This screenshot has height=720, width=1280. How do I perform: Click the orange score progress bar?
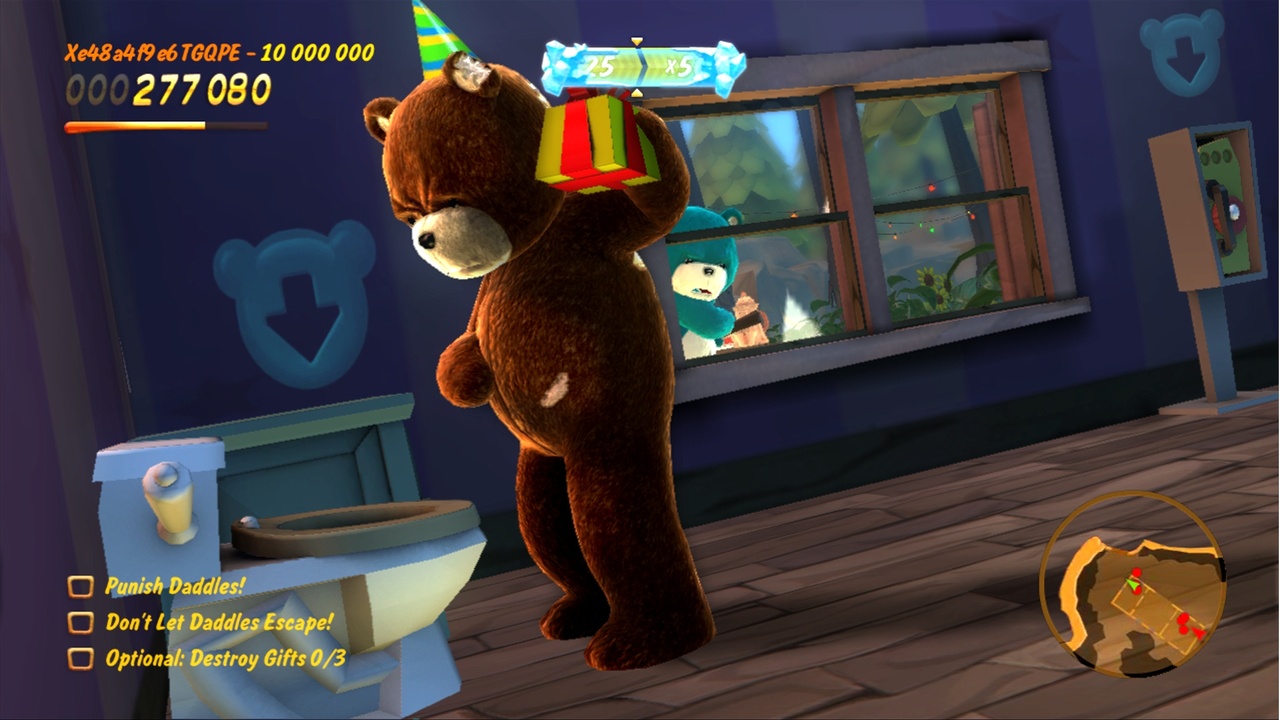tap(135, 125)
